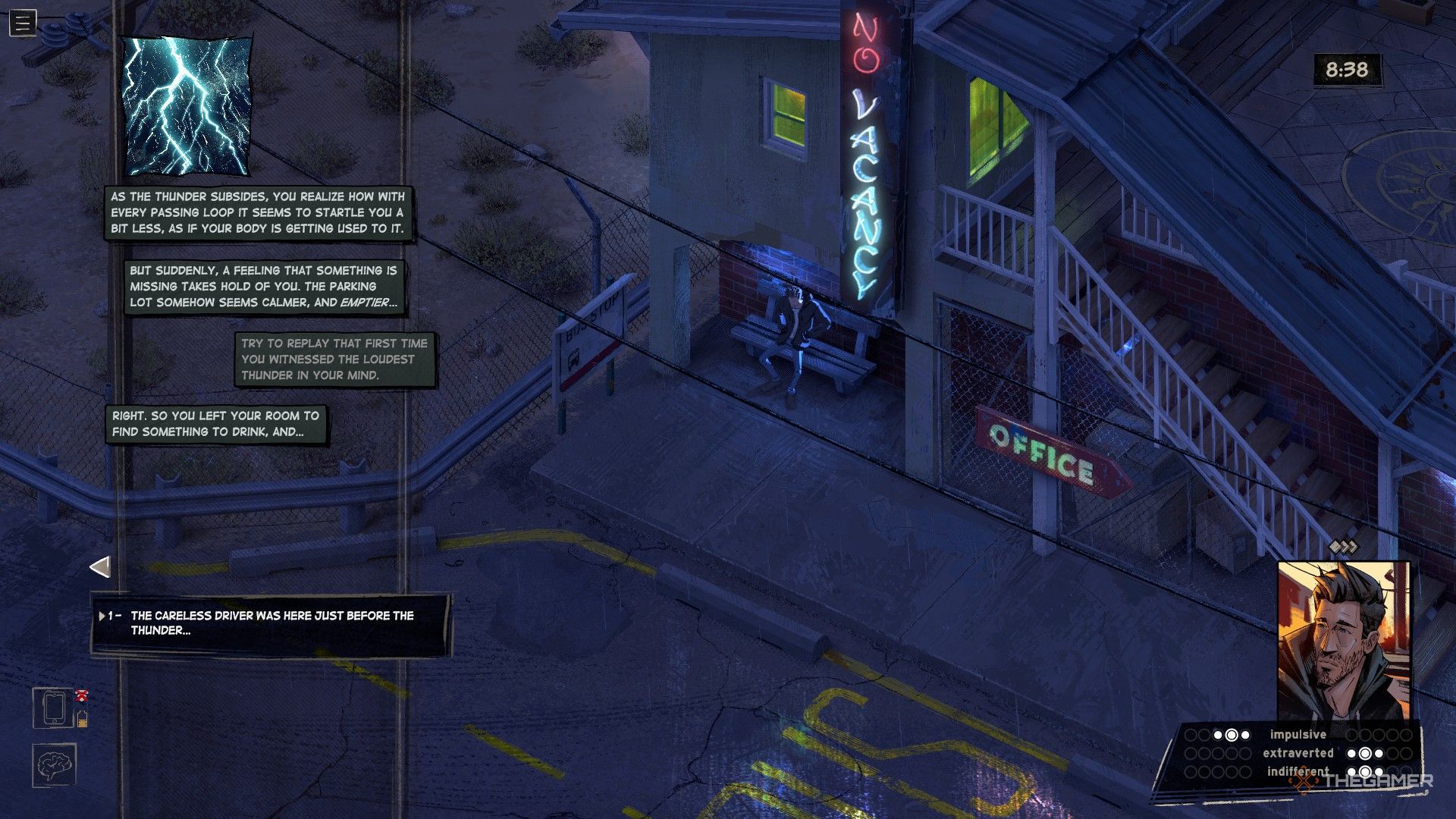
Task: Choose the careless driver dialogue option
Action: 271,623
